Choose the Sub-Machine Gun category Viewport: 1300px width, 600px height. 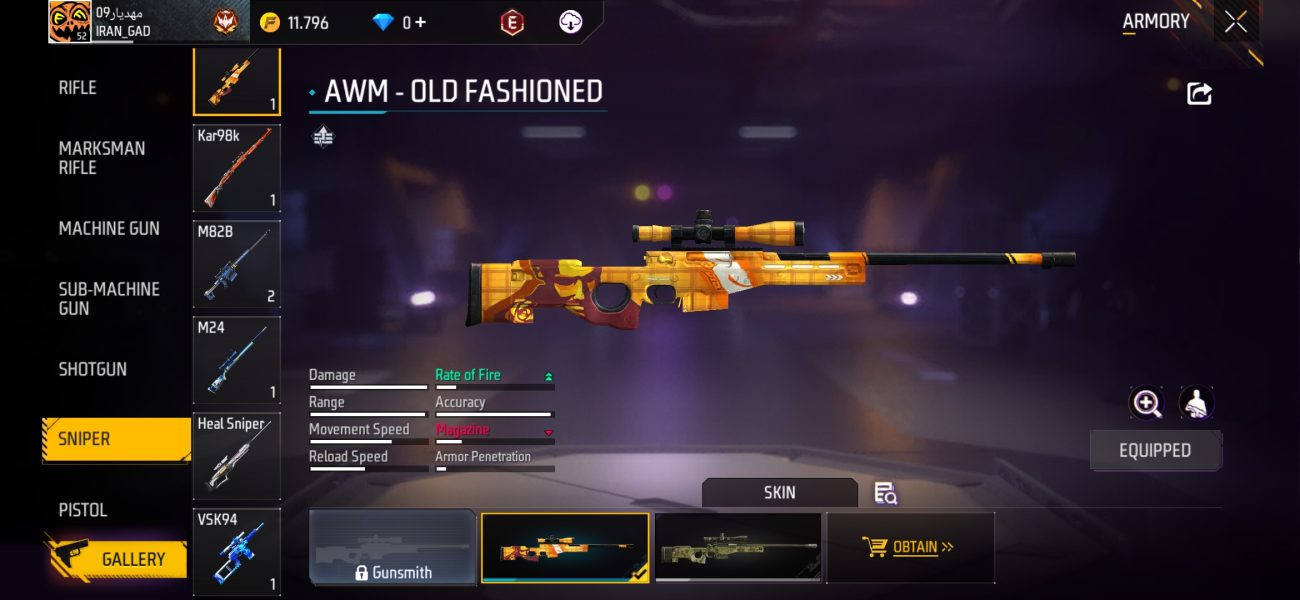point(109,299)
